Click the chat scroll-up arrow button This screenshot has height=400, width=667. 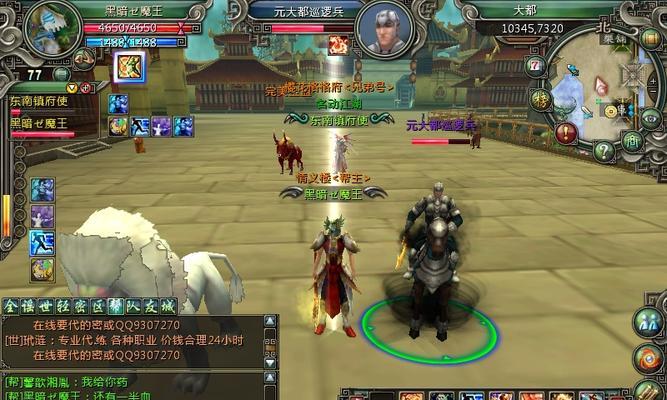pyautogui.click(x=270, y=321)
